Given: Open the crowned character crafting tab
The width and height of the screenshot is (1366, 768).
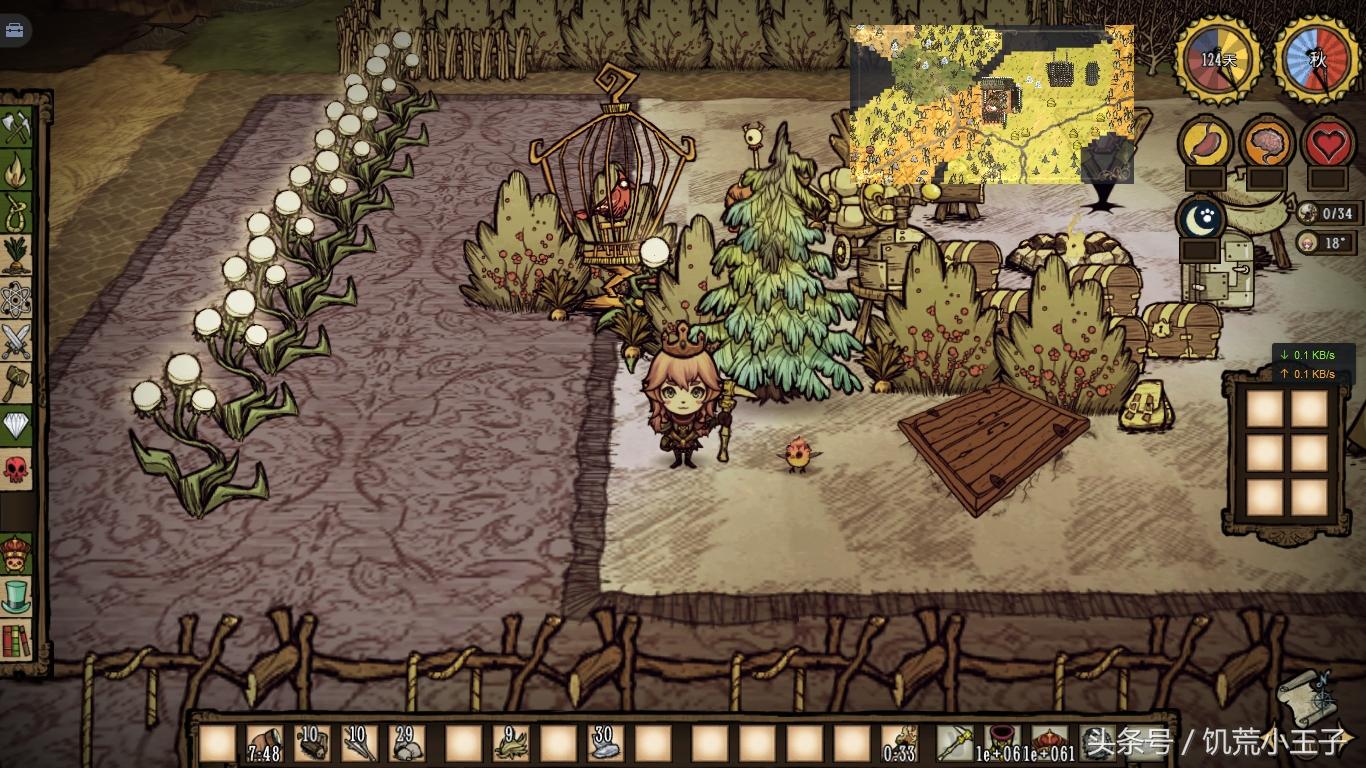Looking at the screenshot, I should click(17, 554).
